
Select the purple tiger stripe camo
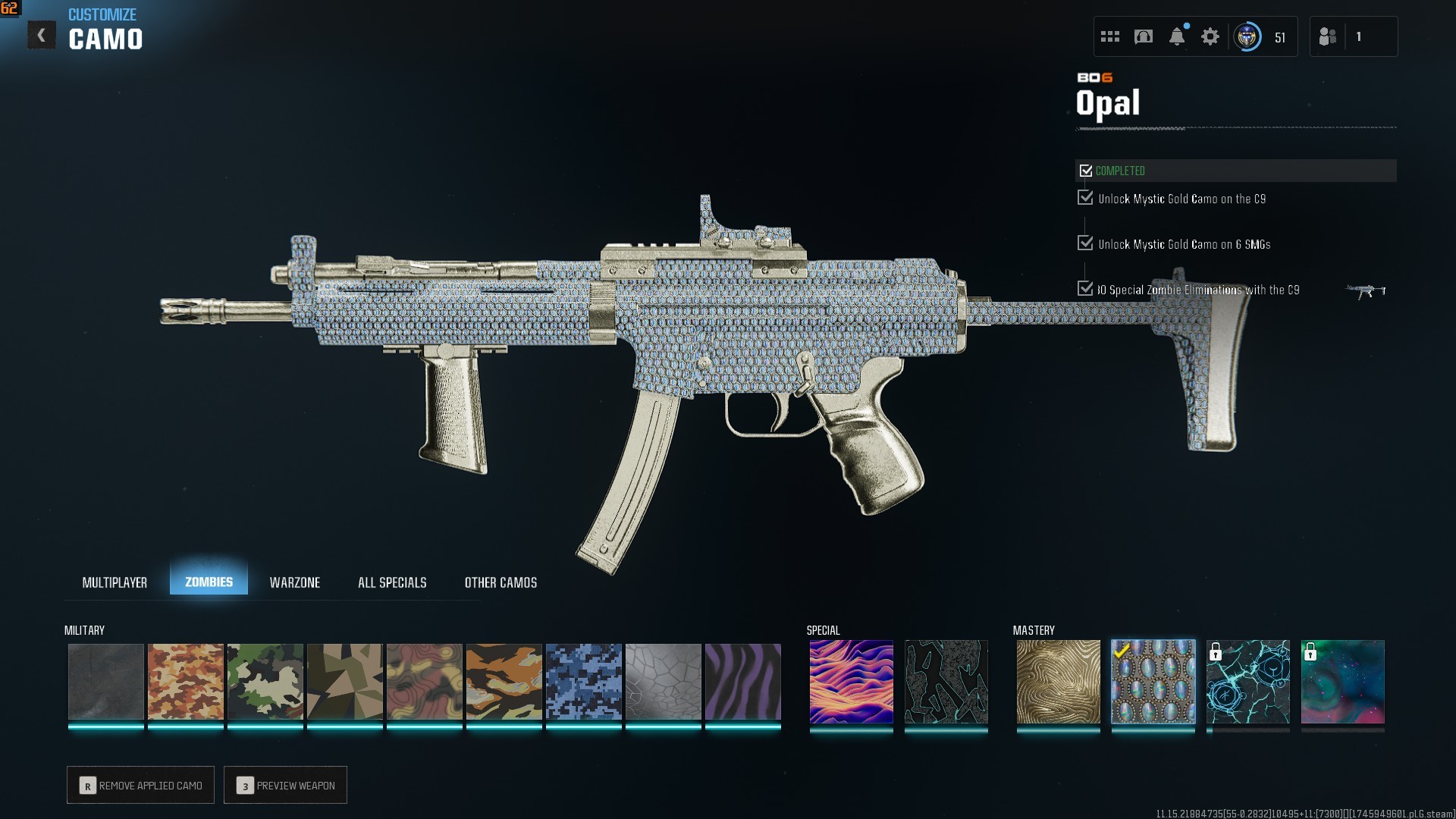(742, 682)
